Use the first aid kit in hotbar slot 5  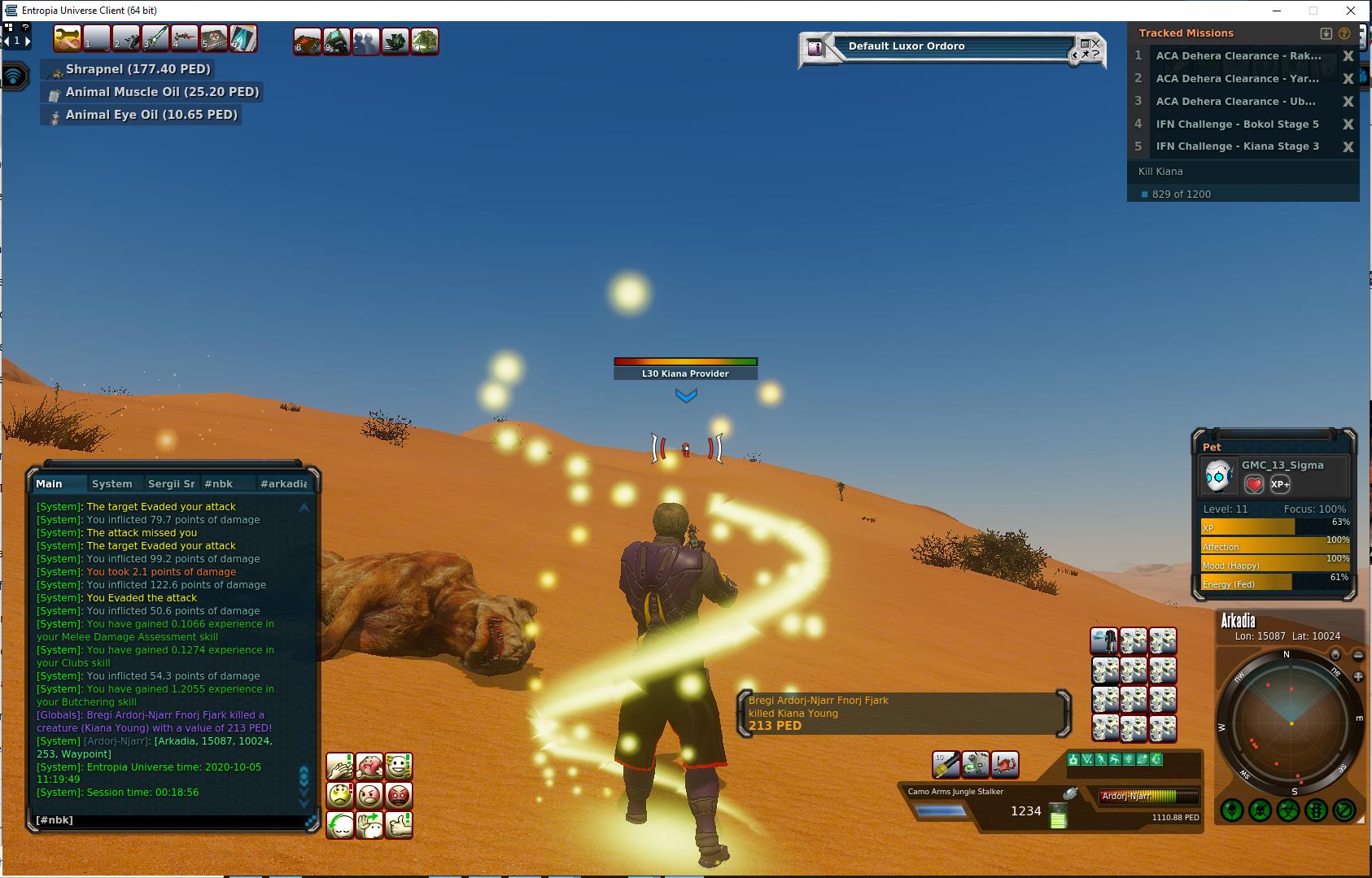coord(213,39)
